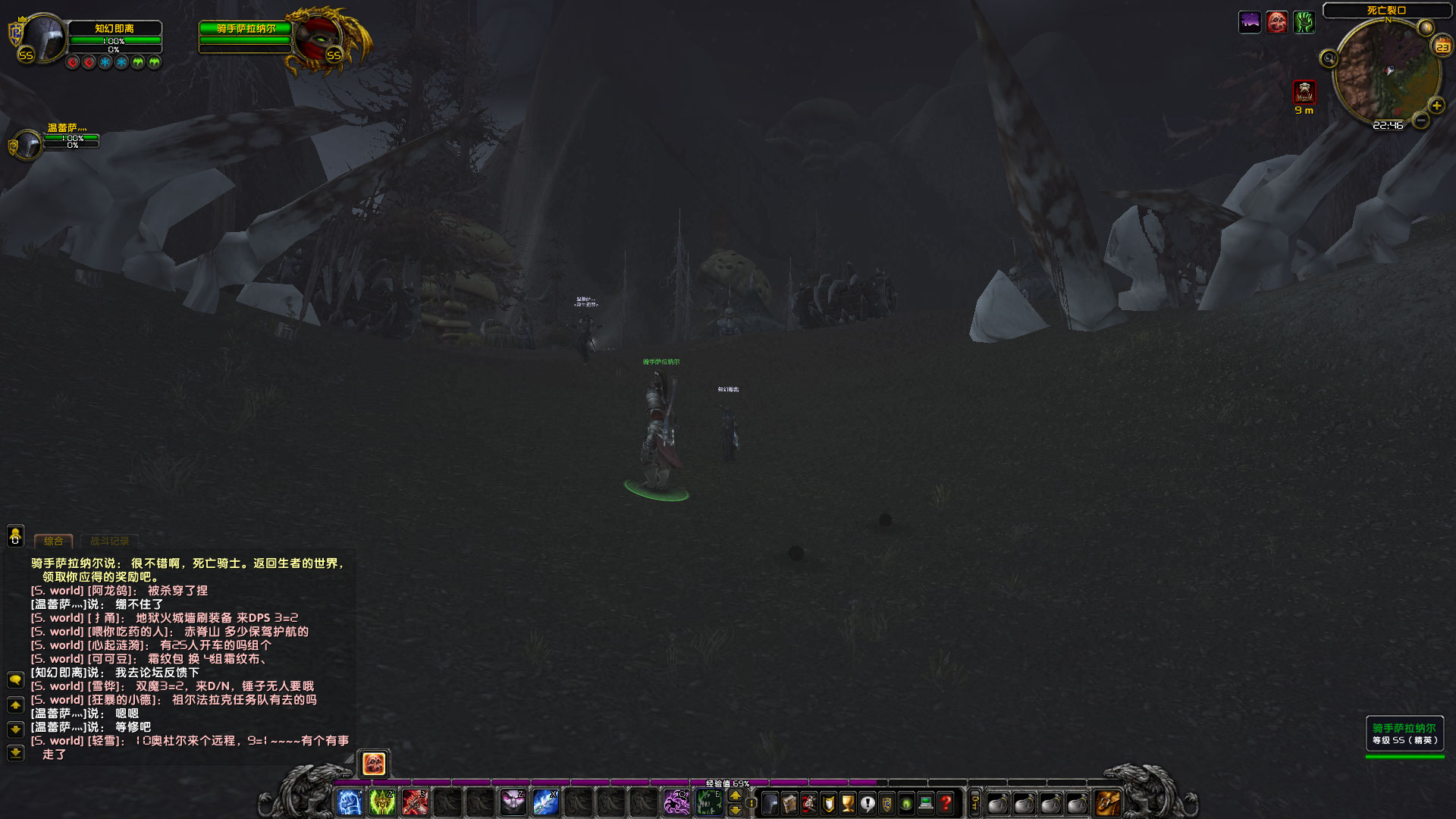Open the LFG green eye icon
The image size is (1456, 819).
[x=905, y=804]
